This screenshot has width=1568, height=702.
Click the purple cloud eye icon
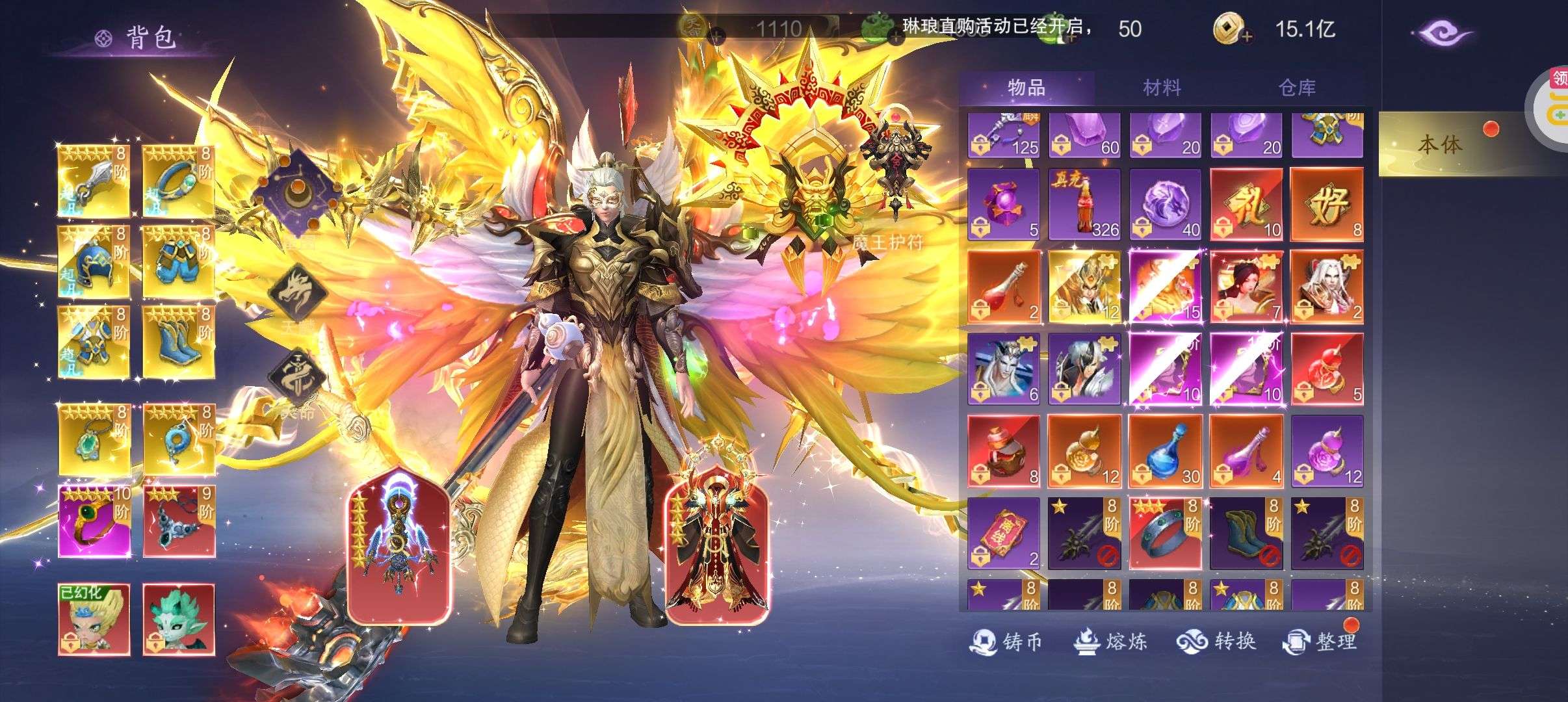1444,32
